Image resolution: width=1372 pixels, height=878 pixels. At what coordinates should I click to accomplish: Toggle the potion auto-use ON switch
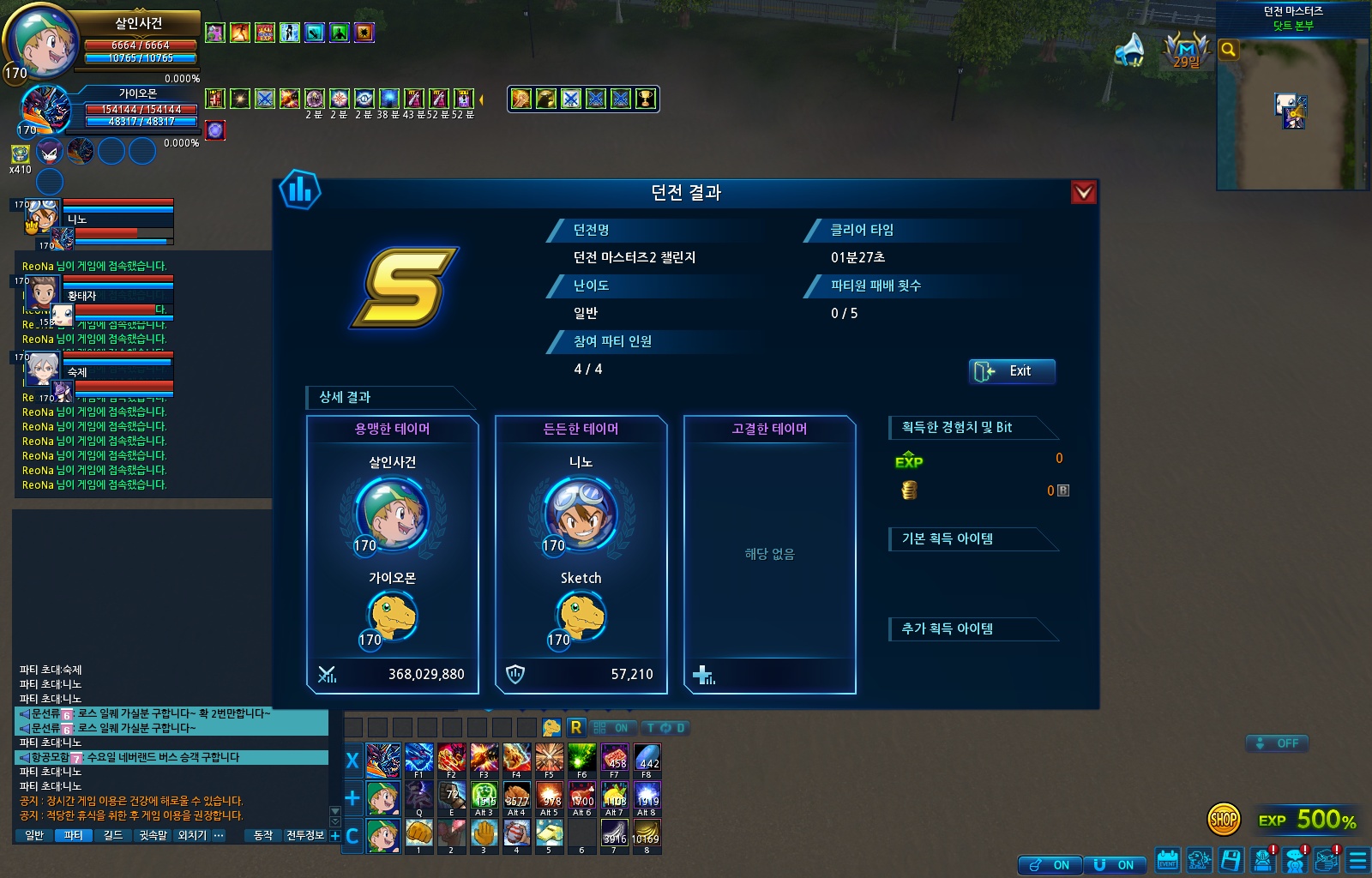click(1050, 865)
